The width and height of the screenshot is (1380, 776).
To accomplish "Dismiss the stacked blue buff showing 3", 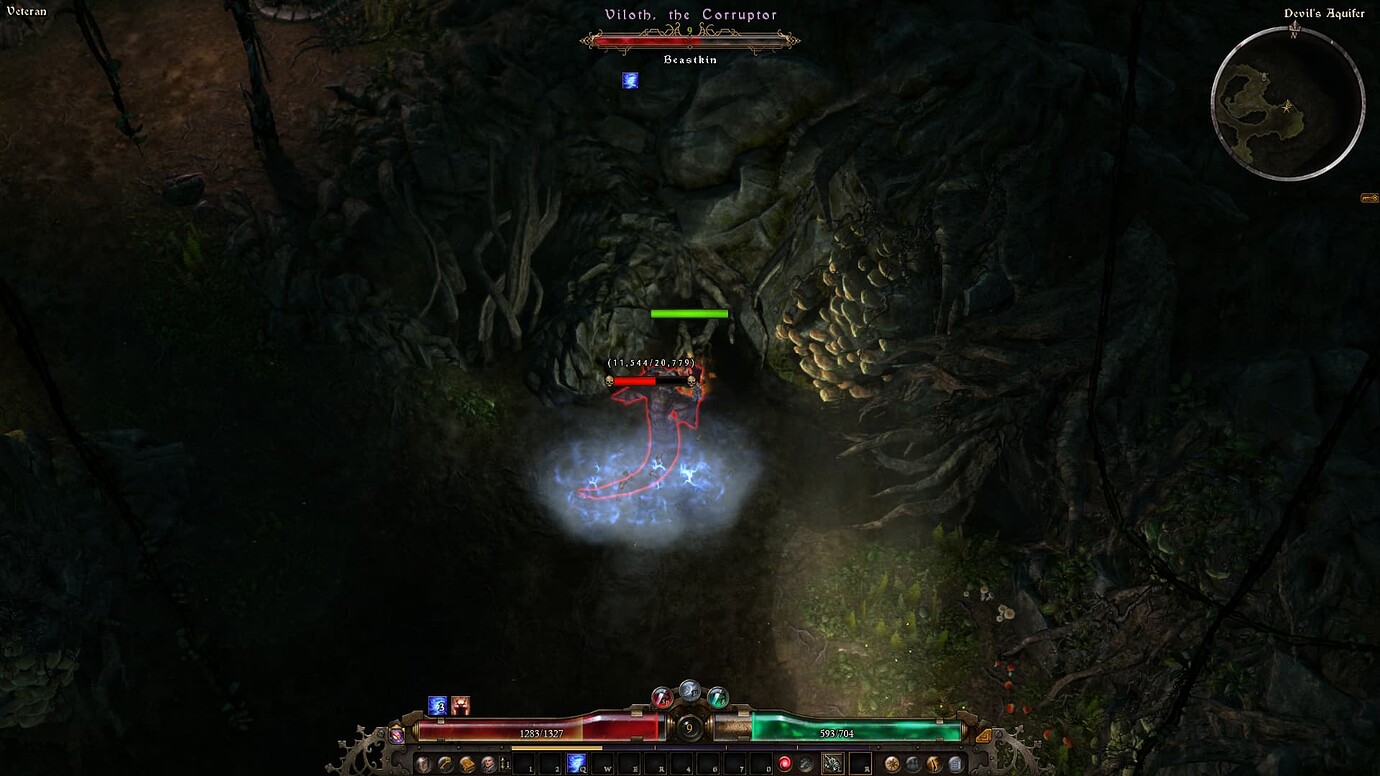I will 438,705.
